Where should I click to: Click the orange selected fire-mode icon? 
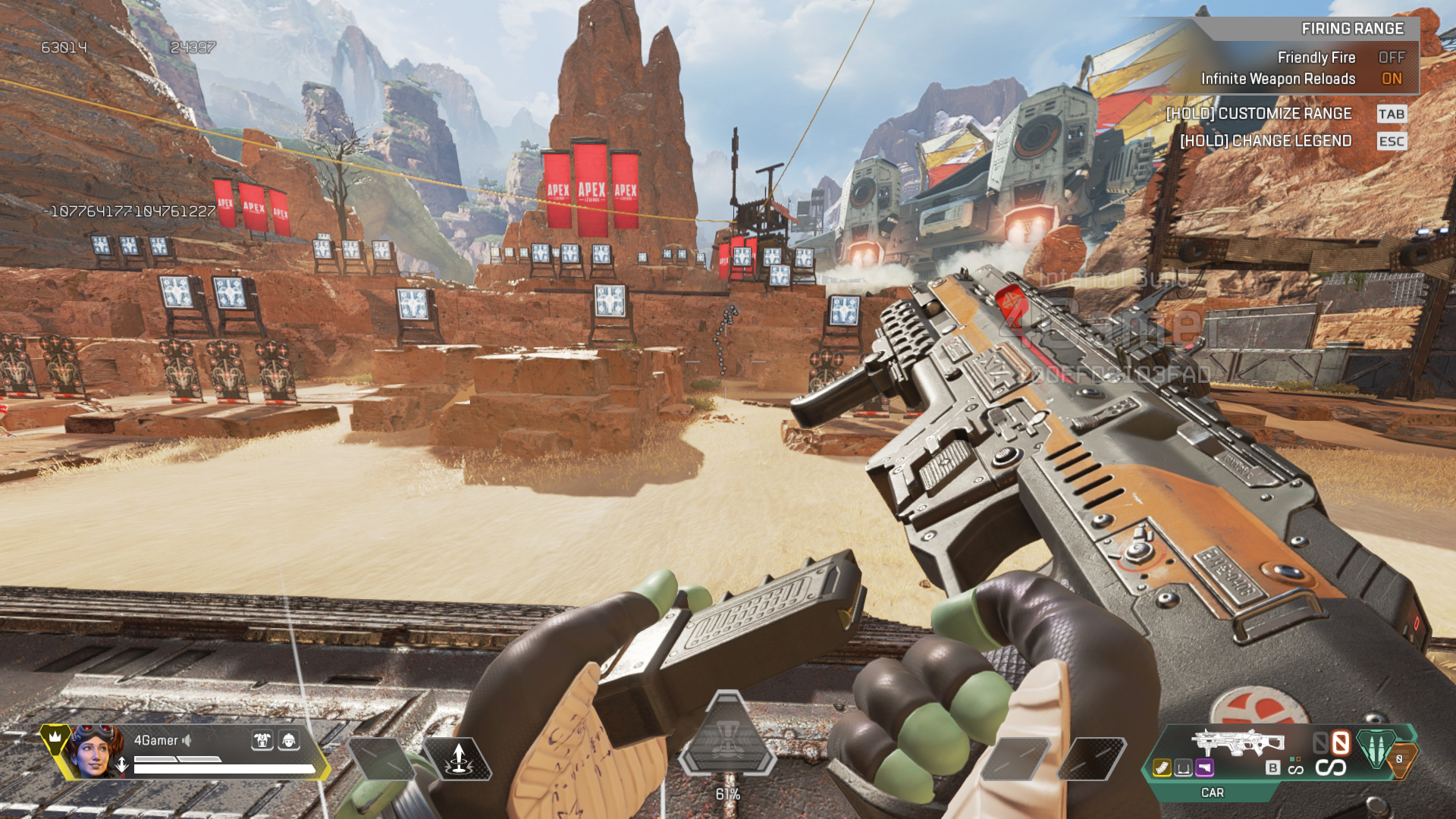coord(1341,742)
